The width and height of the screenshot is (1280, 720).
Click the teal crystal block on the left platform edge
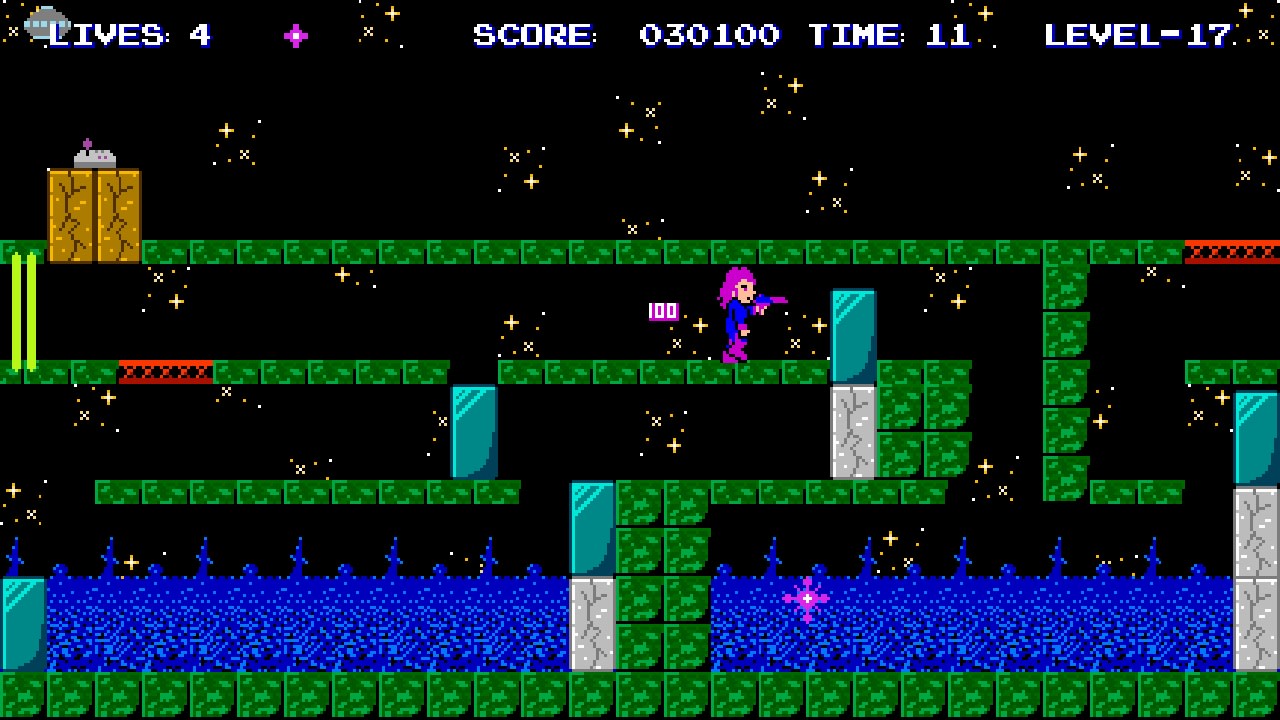(473, 430)
